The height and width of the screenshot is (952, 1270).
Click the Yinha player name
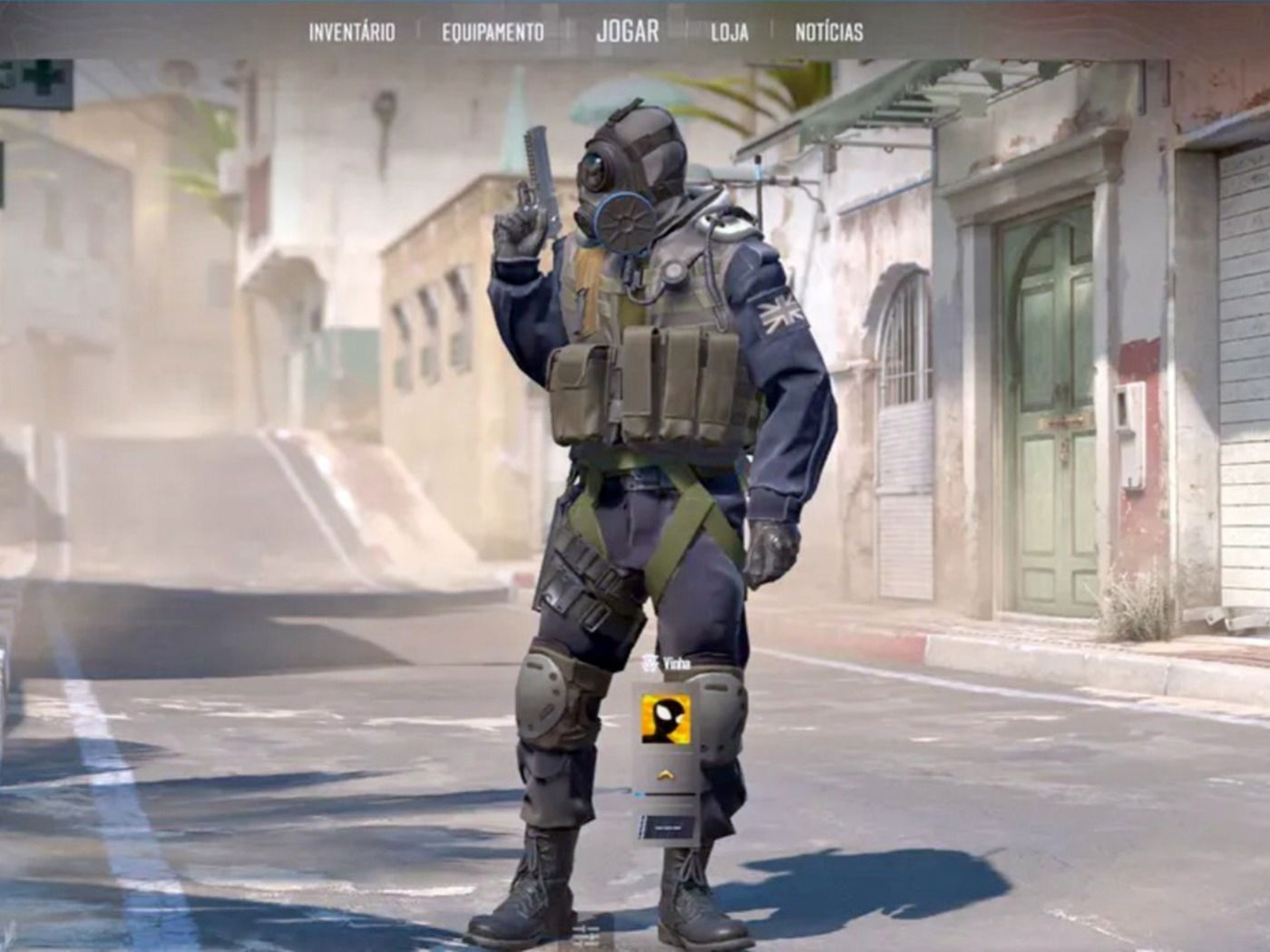(x=677, y=663)
